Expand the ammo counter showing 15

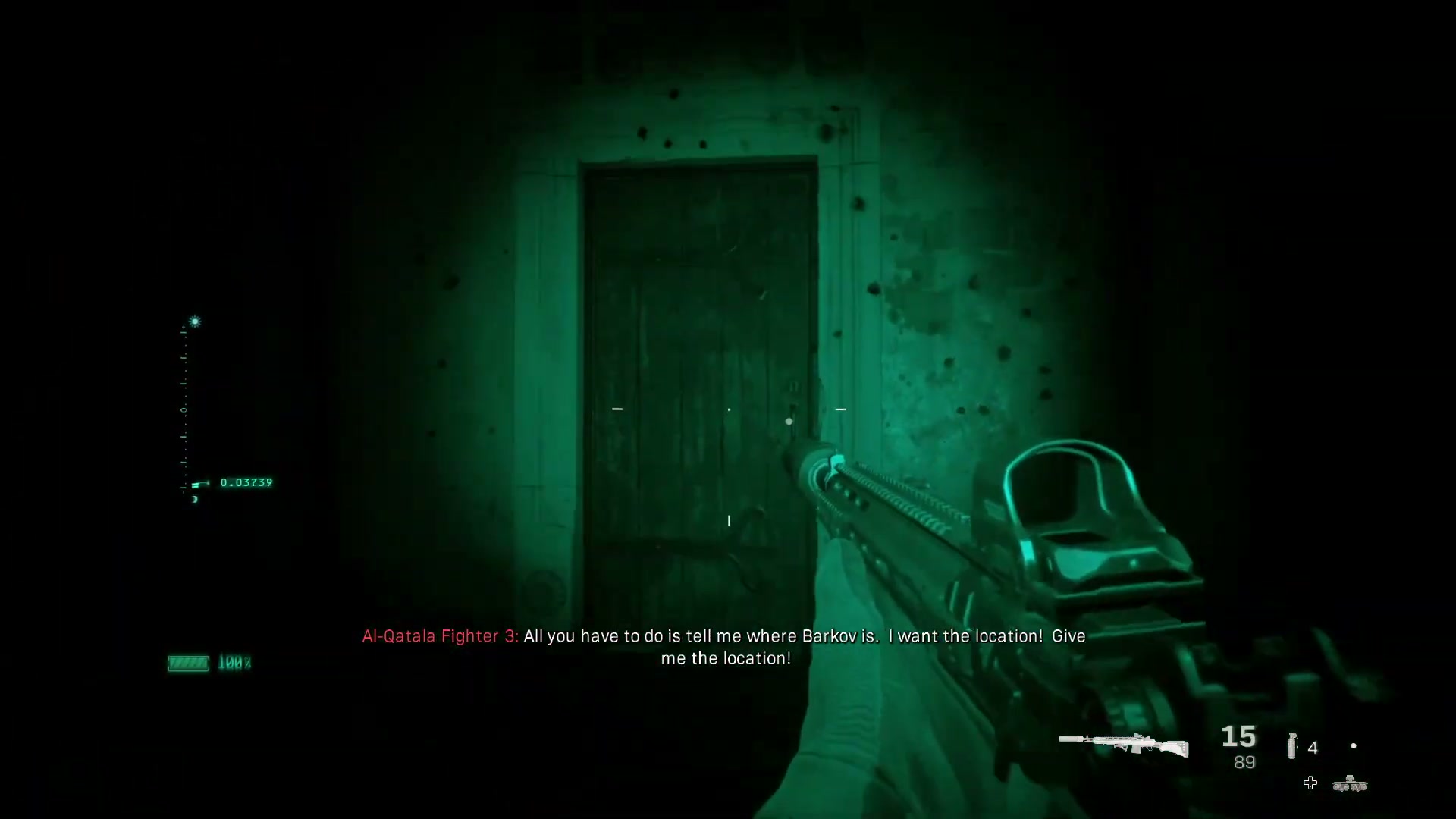point(1238,737)
